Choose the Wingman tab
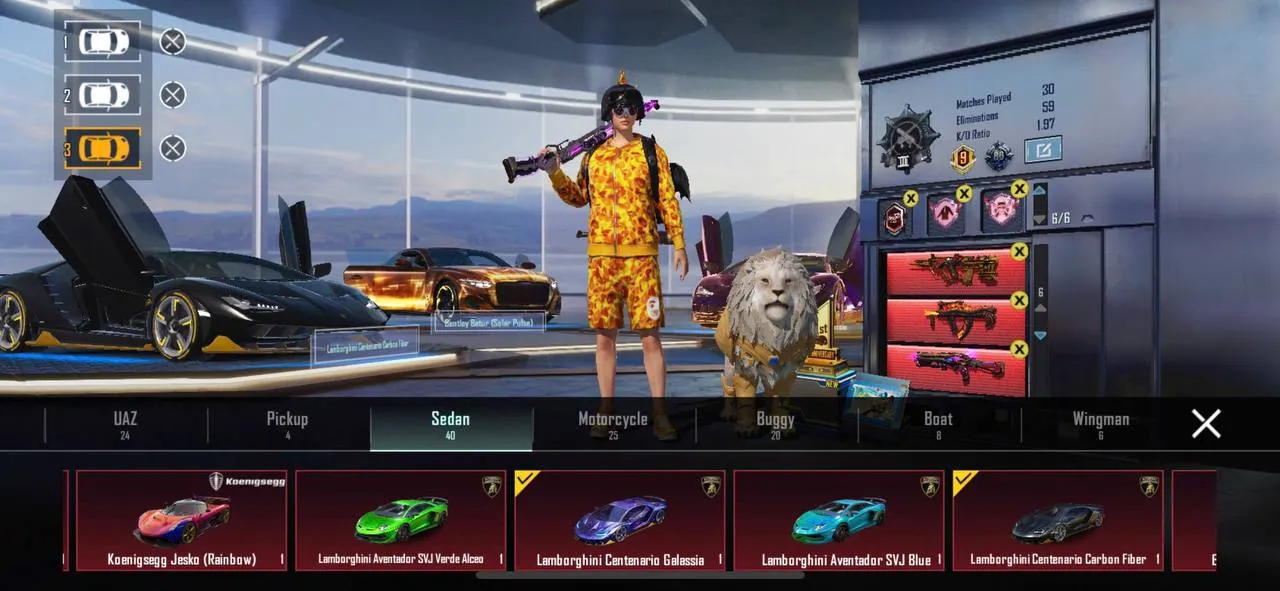1280x591 pixels. [x=1100, y=425]
